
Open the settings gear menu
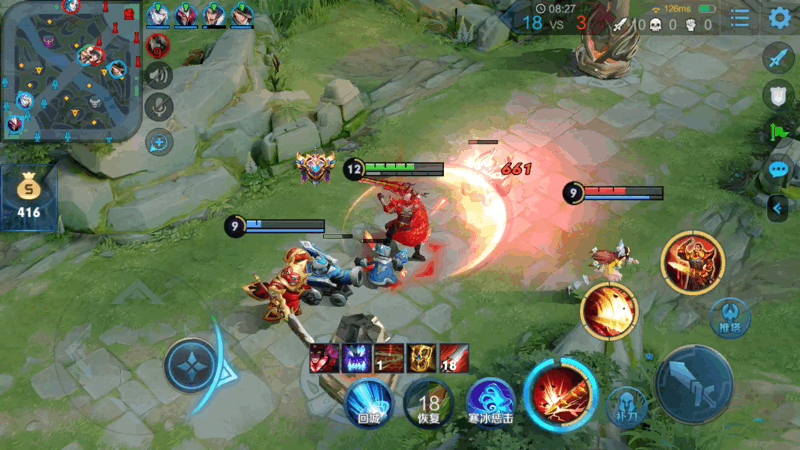click(x=780, y=18)
